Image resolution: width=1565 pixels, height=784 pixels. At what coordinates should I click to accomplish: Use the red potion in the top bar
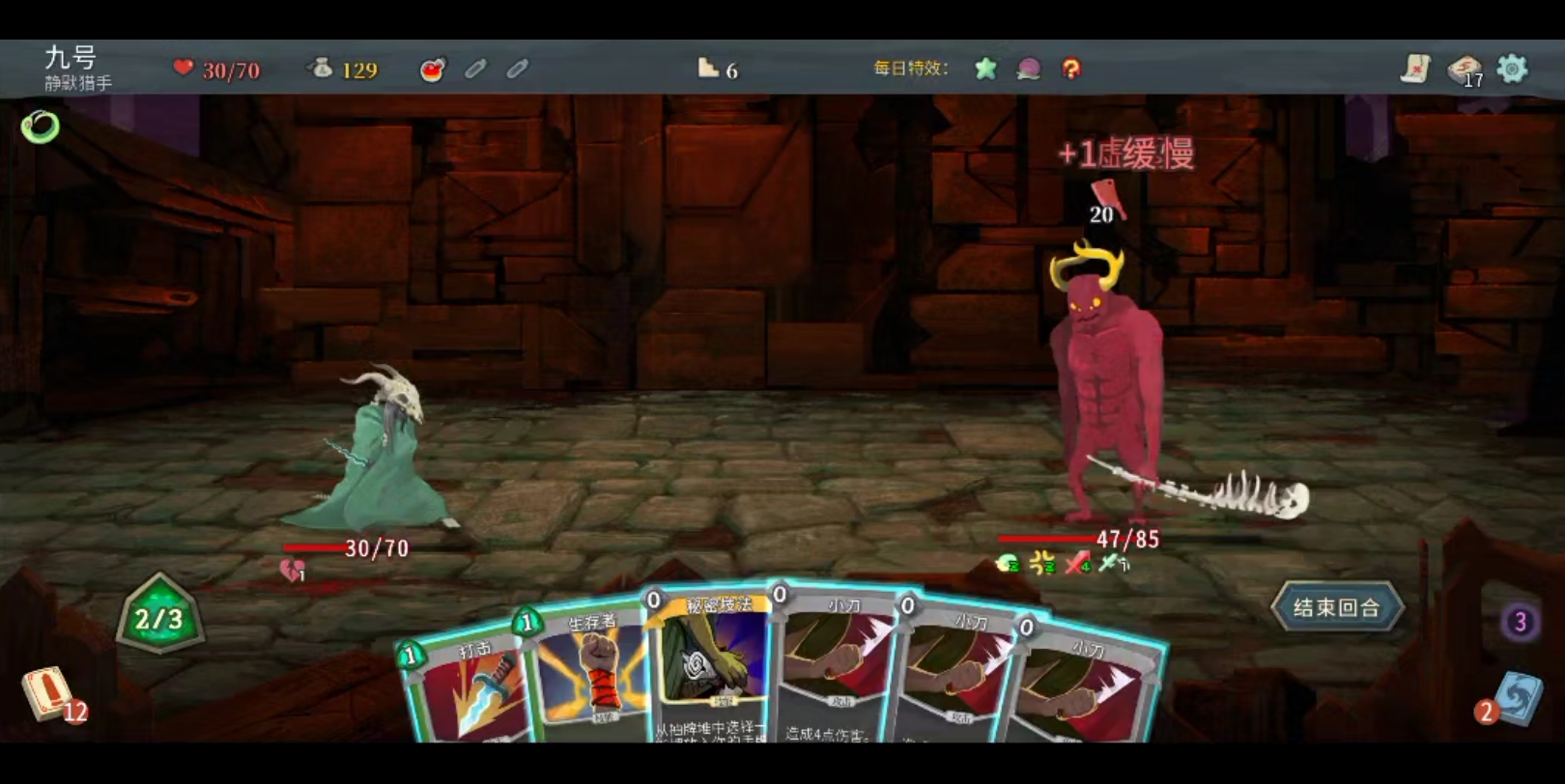tap(432, 69)
